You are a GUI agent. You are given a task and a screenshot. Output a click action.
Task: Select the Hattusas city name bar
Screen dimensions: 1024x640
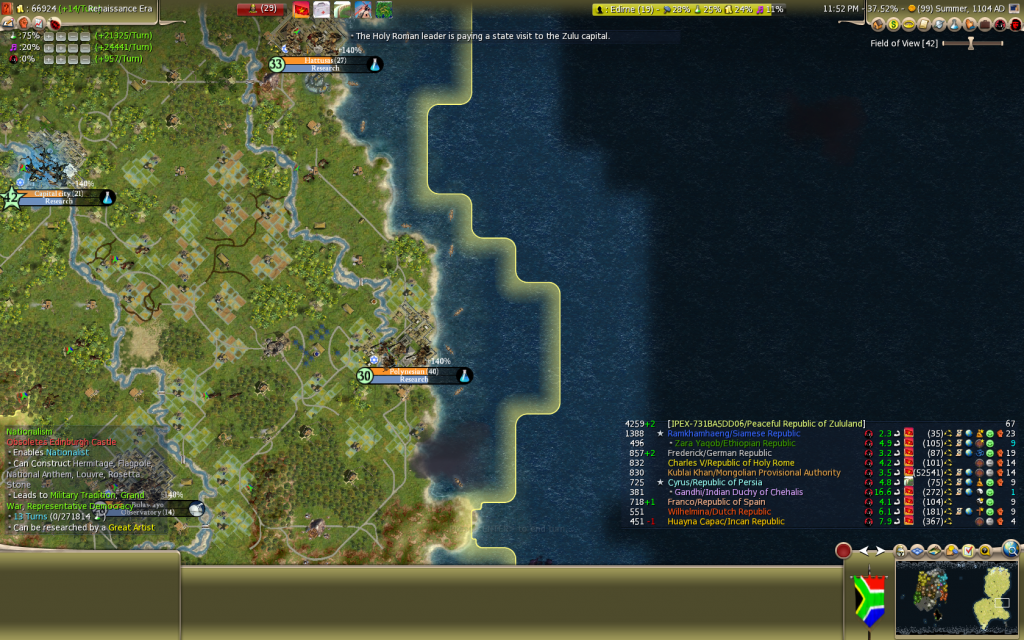(326, 61)
